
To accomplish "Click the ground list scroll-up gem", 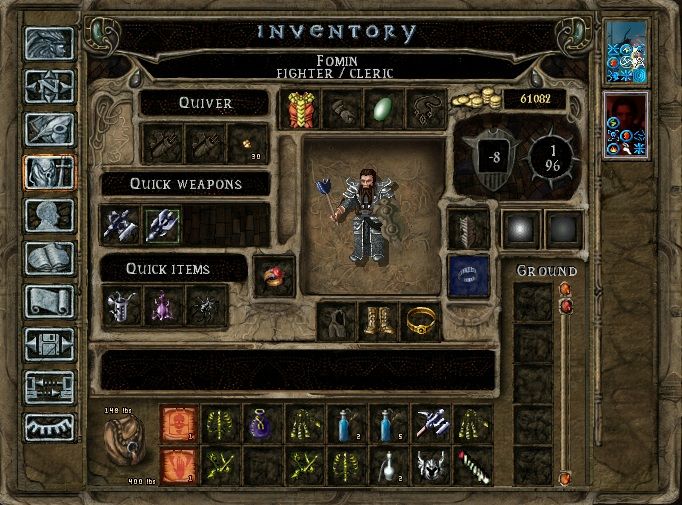I will [566, 291].
